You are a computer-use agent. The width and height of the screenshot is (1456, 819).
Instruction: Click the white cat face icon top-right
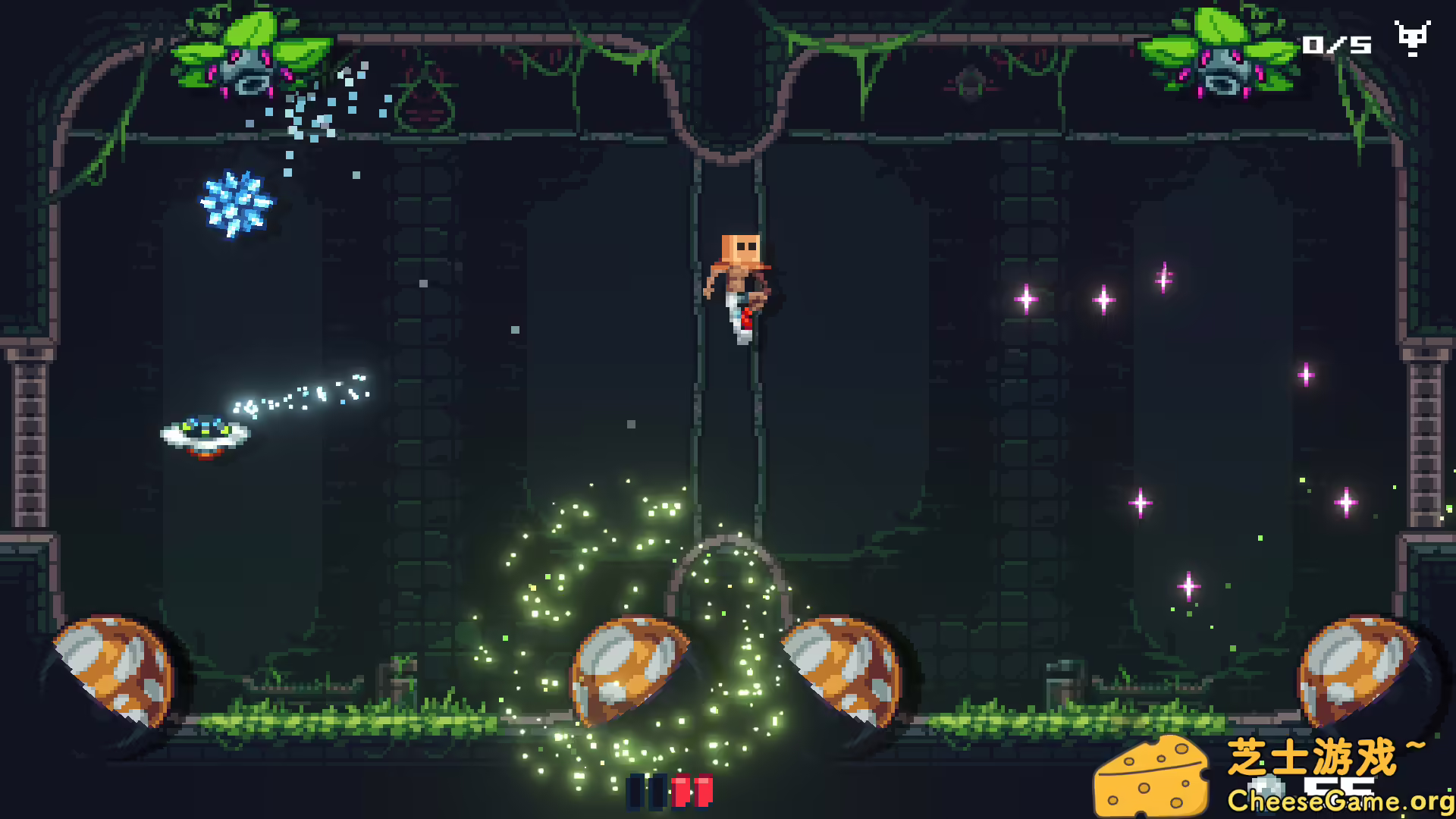pos(1412,39)
